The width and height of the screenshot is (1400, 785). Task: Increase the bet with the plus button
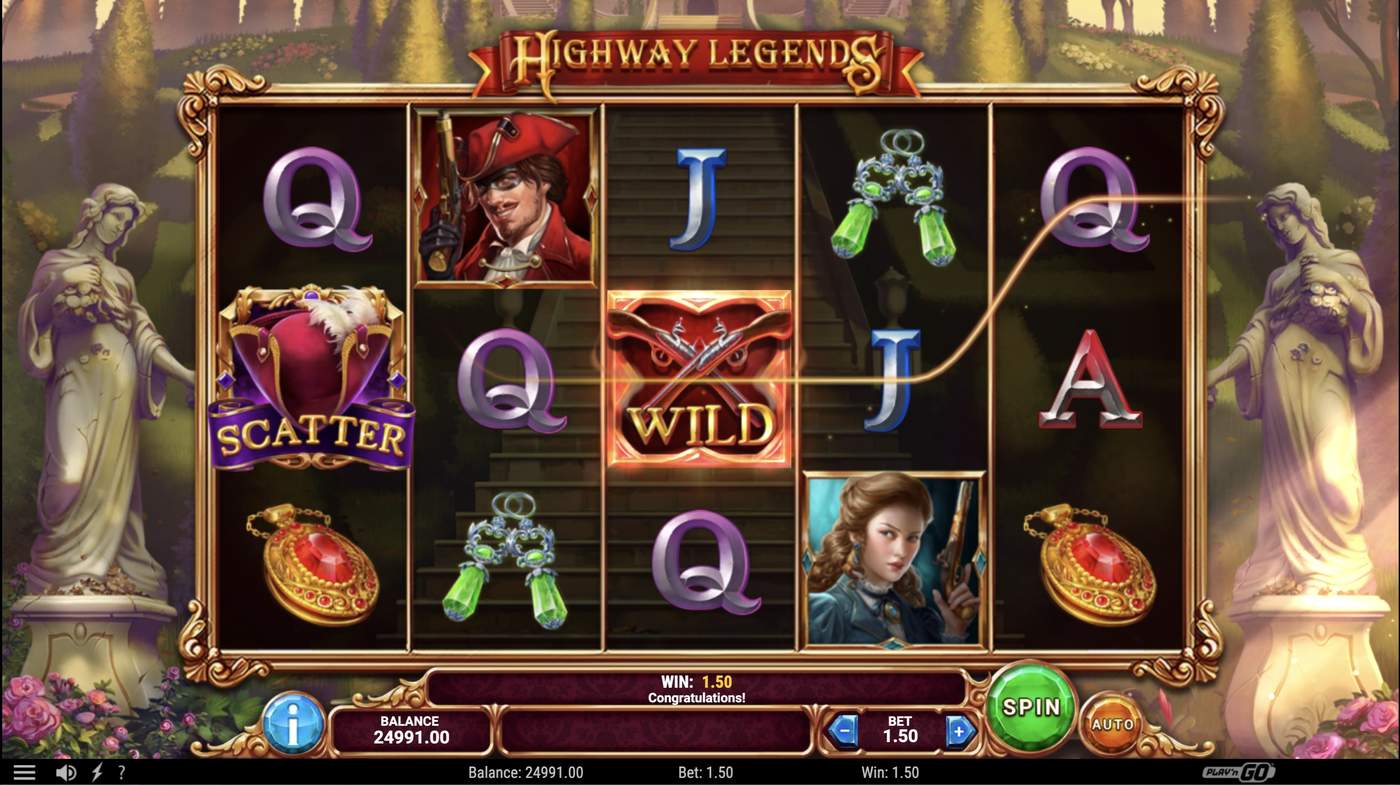[x=961, y=731]
